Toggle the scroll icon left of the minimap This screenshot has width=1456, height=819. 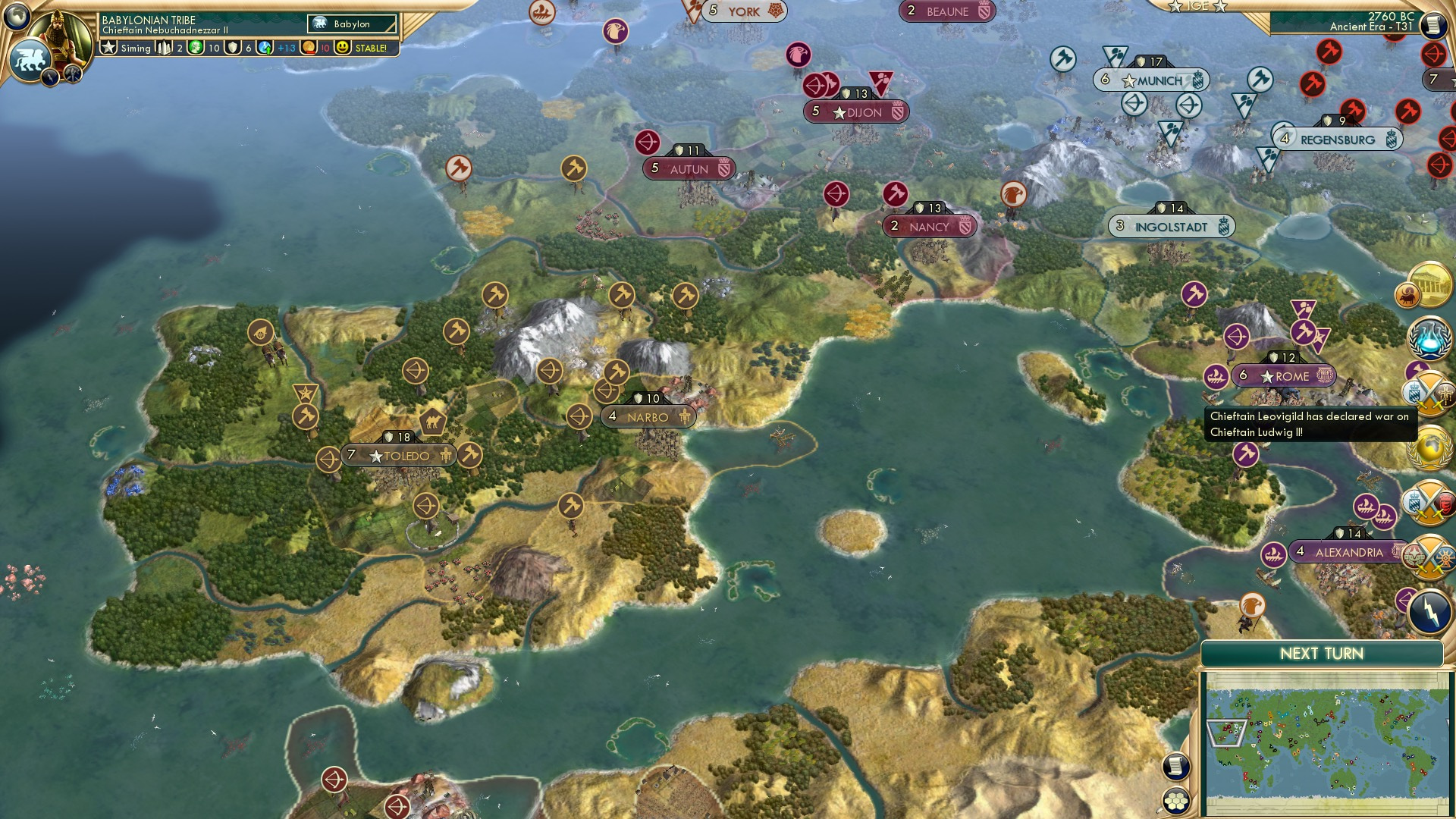1175,766
